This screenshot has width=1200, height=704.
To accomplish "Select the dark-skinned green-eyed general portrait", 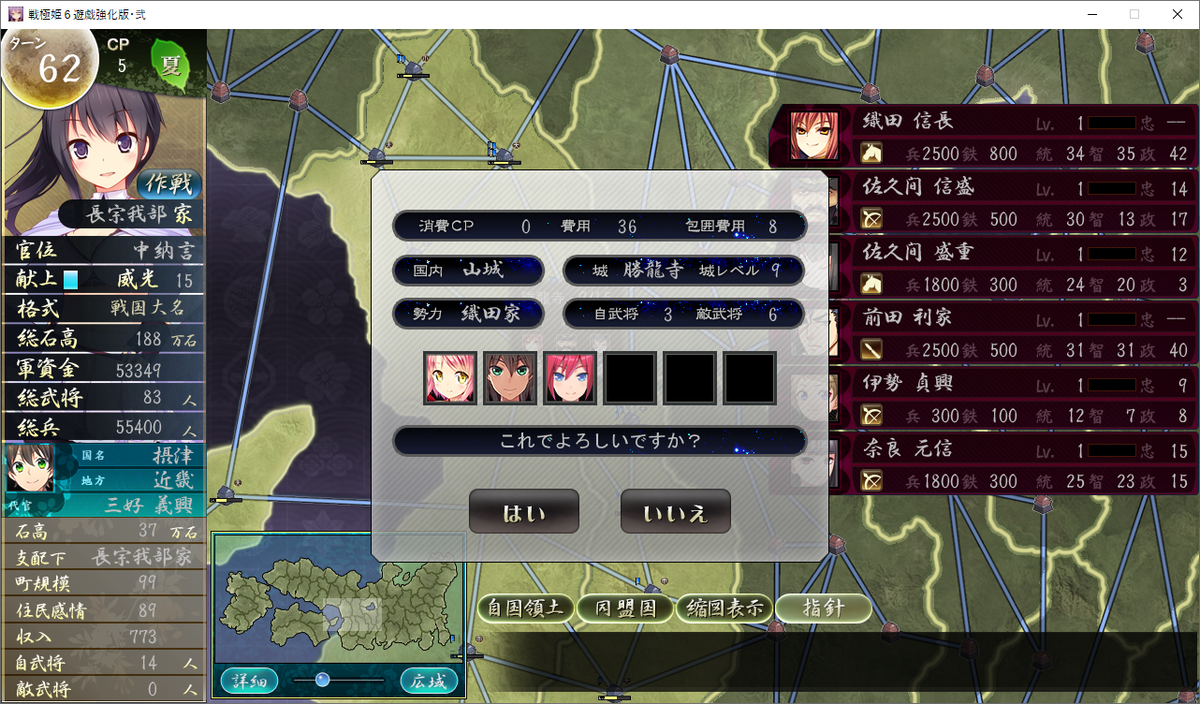I will 510,377.
